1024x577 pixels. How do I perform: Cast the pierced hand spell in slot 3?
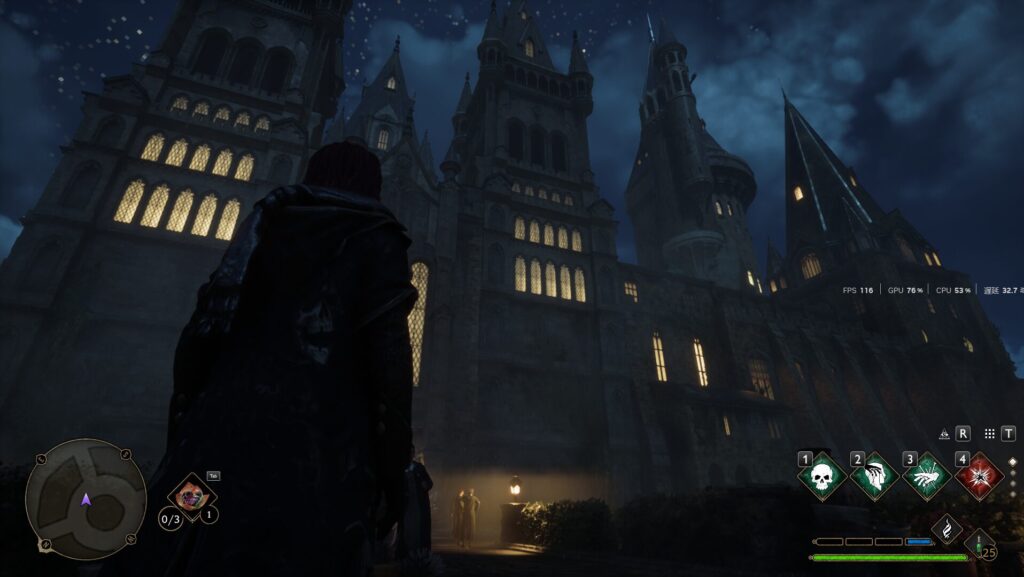click(x=927, y=476)
